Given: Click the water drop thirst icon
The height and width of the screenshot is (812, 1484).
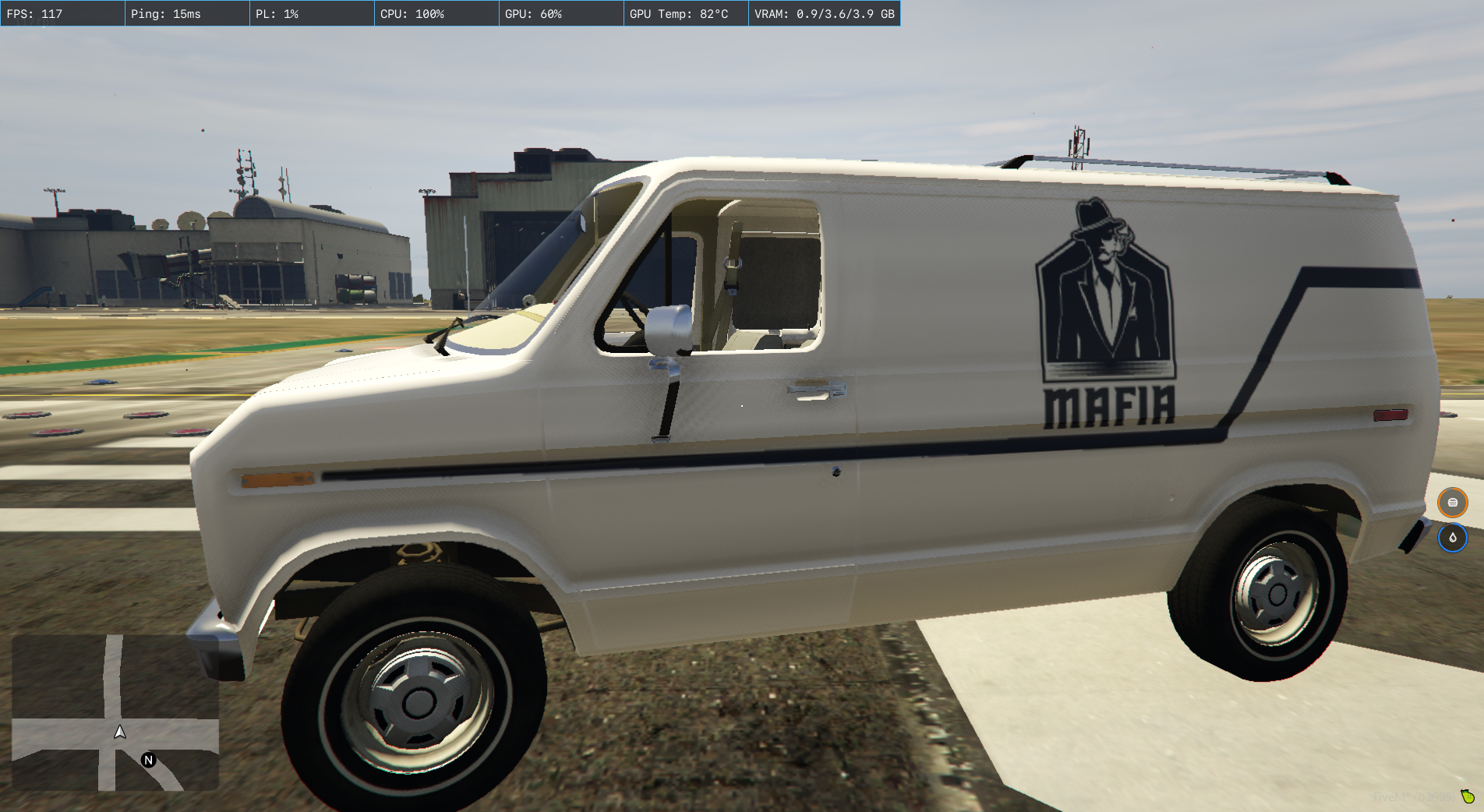Looking at the screenshot, I should pyautogui.click(x=1452, y=538).
